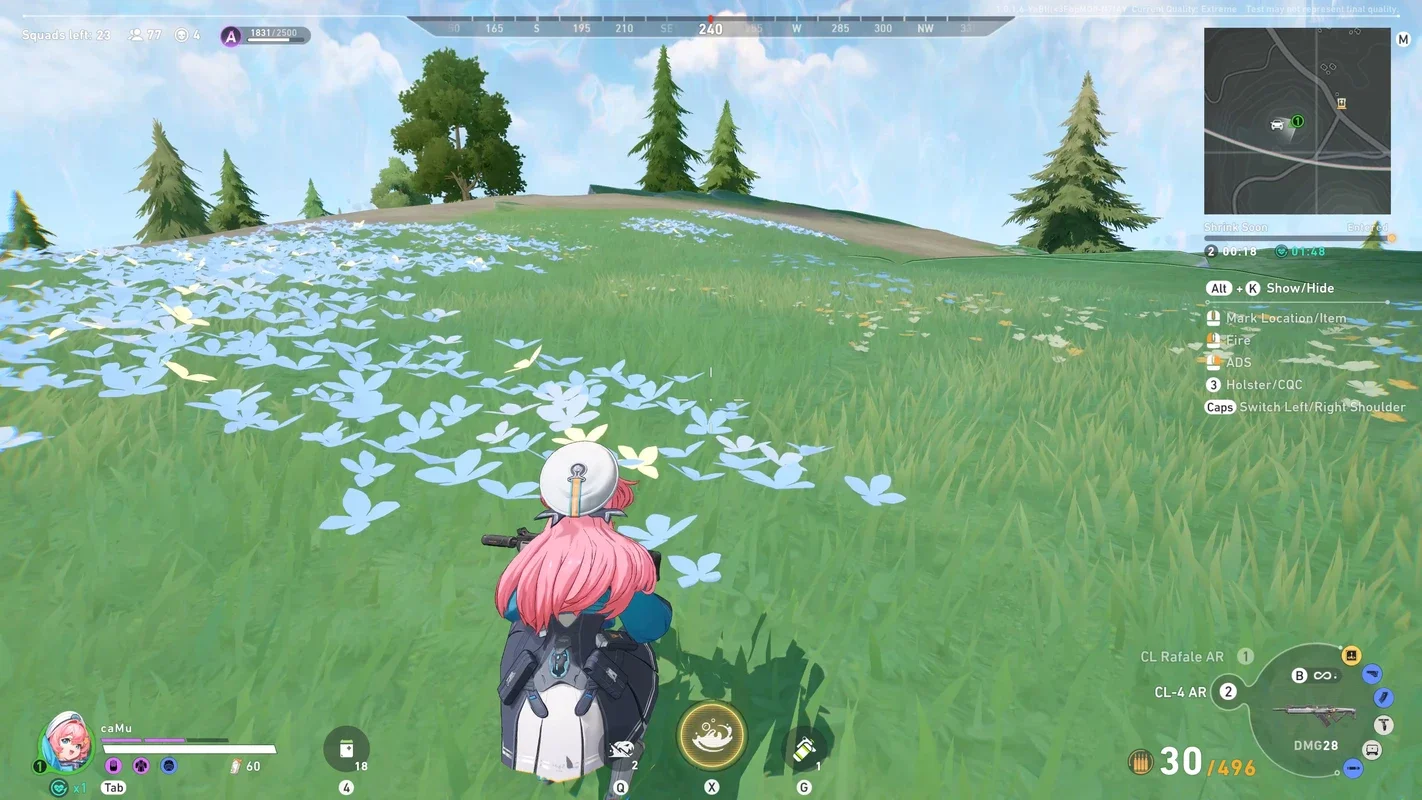Click the blue helmet status icon

pos(169,766)
